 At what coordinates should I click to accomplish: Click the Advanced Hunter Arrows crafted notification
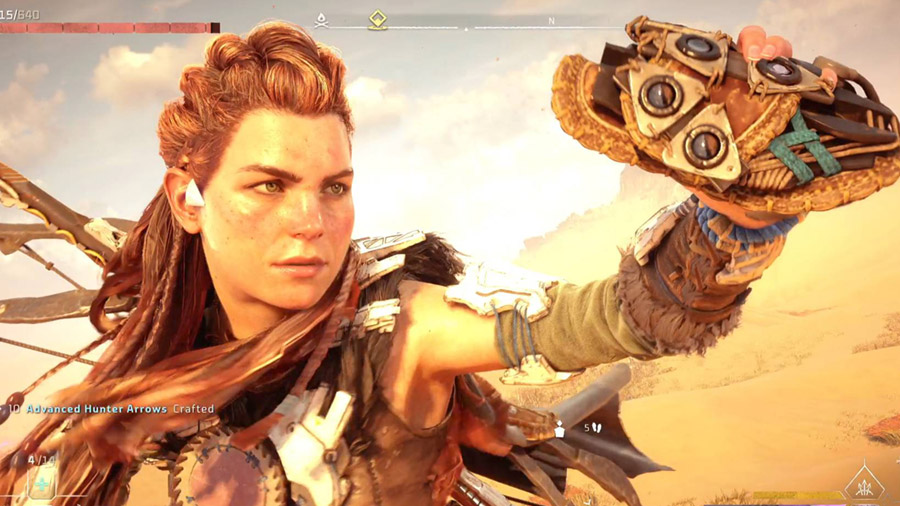[119, 409]
